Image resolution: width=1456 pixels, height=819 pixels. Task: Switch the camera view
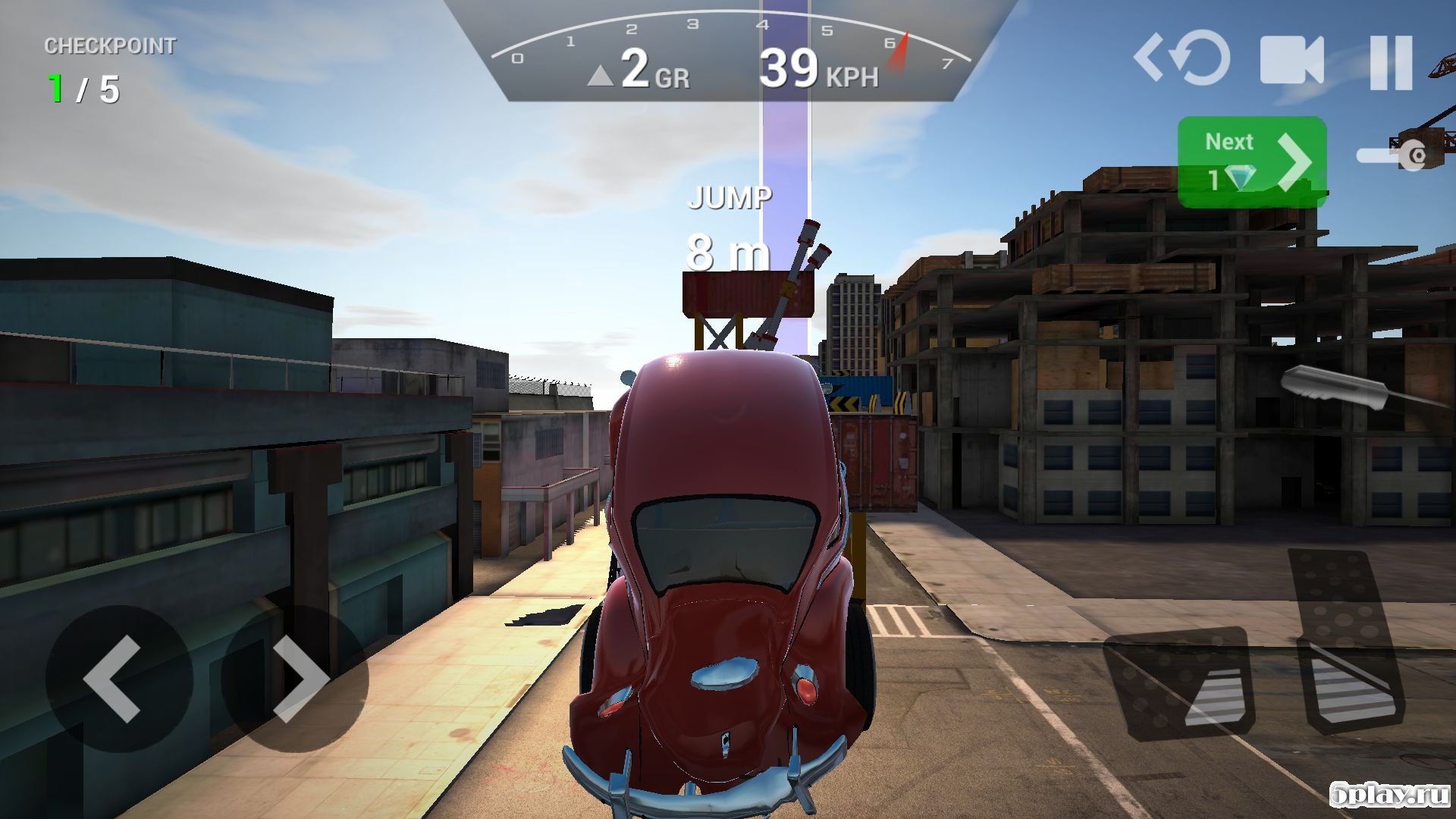pyautogui.click(x=1291, y=61)
